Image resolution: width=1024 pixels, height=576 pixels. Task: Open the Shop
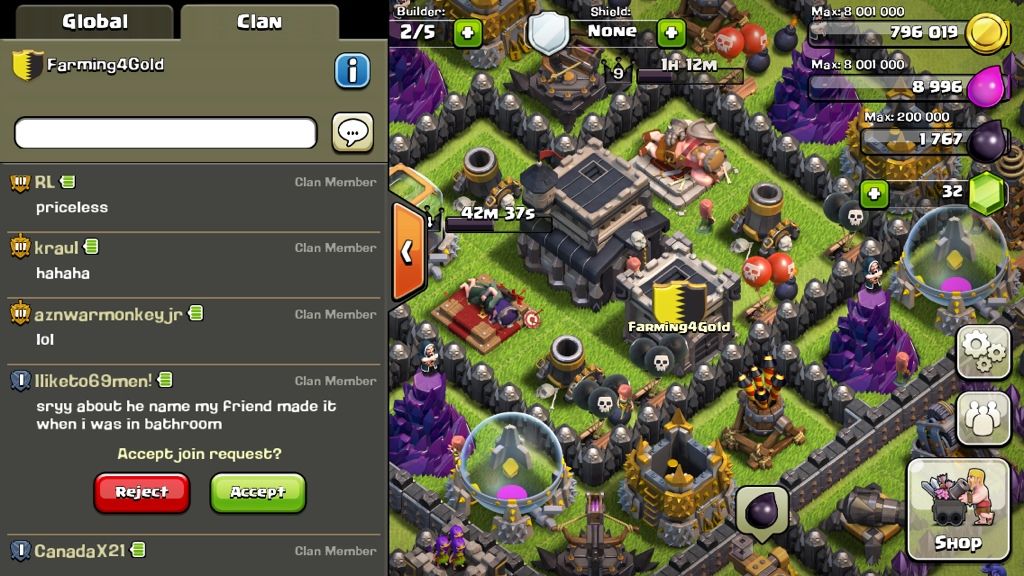click(957, 510)
